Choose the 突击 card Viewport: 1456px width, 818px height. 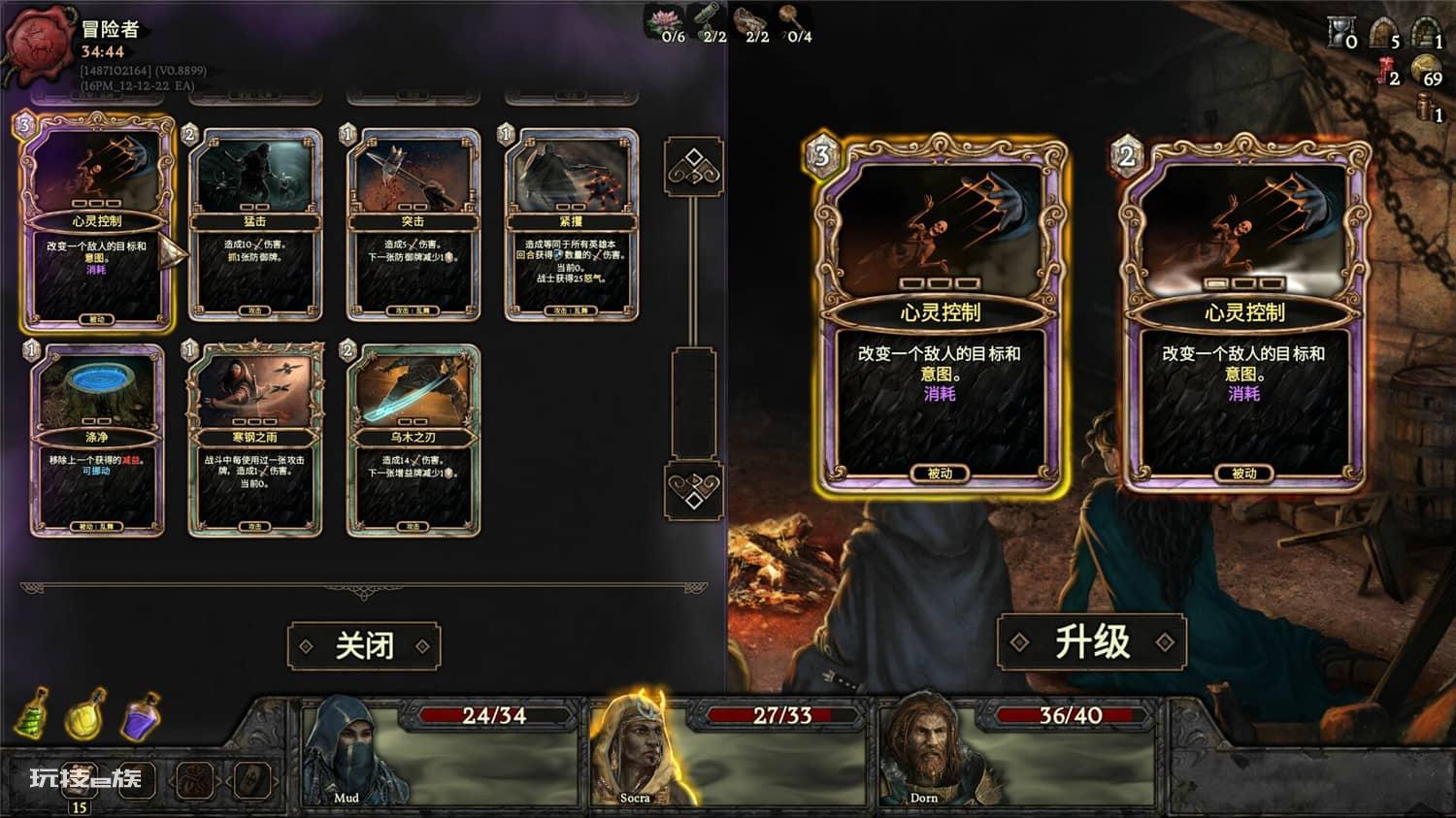click(413, 224)
